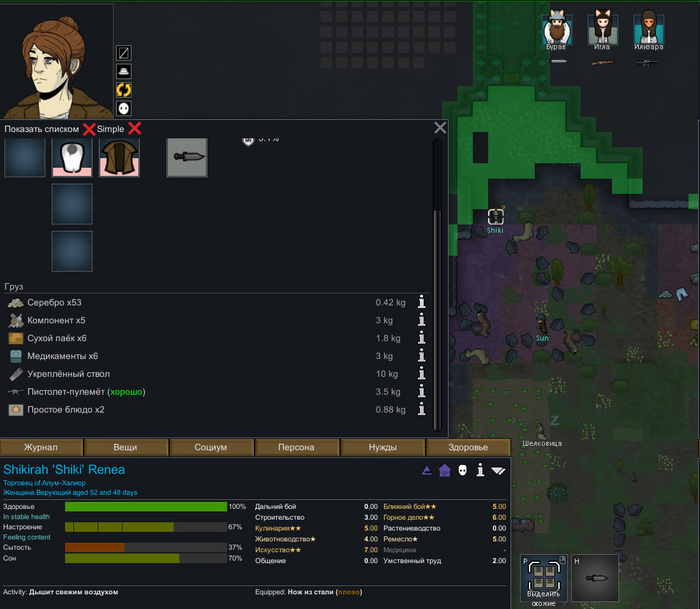Select the steel knife equipment slot
The width and height of the screenshot is (700, 609).
tap(186, 157)
